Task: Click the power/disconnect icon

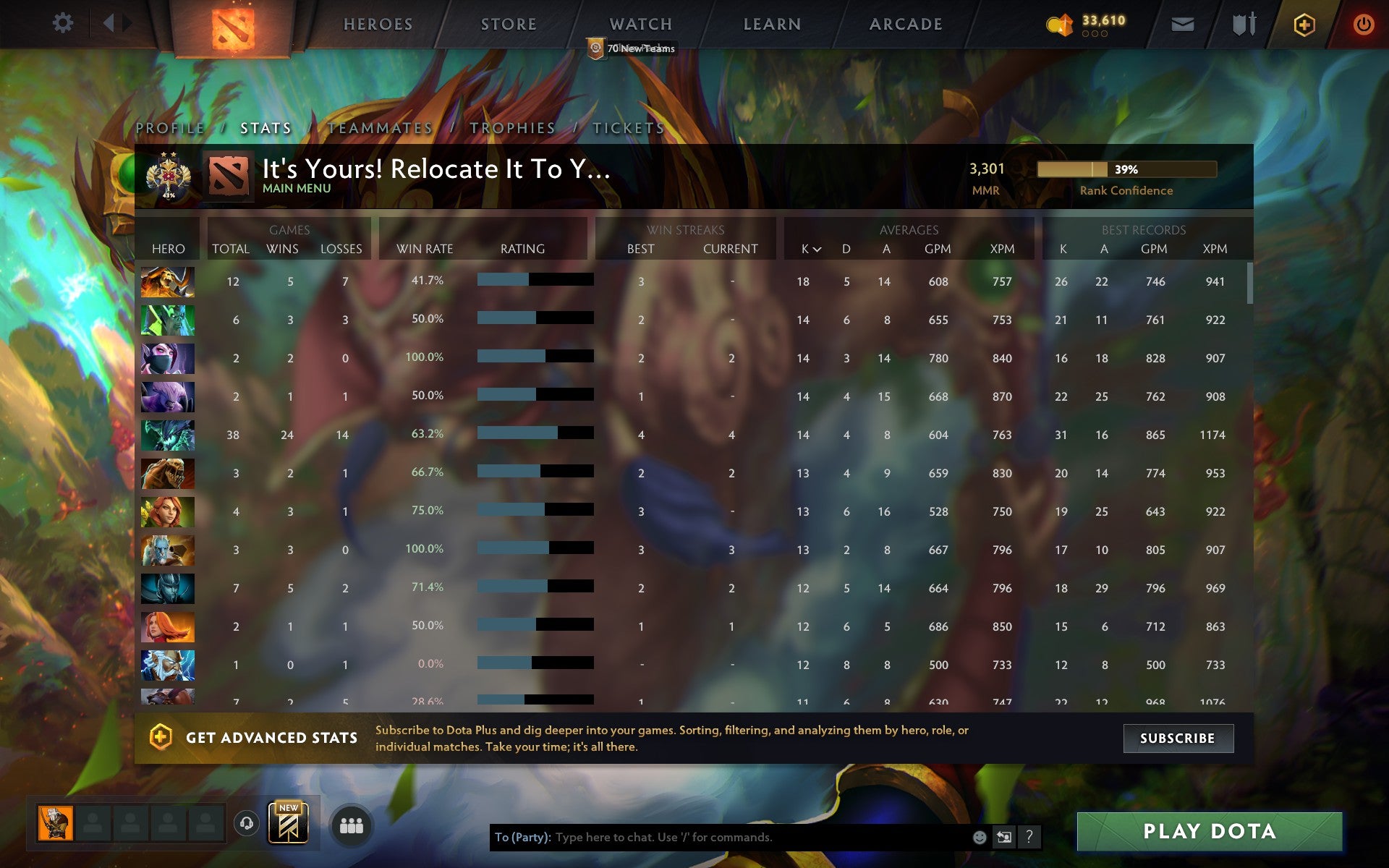Action: [x=1364, y=24]
